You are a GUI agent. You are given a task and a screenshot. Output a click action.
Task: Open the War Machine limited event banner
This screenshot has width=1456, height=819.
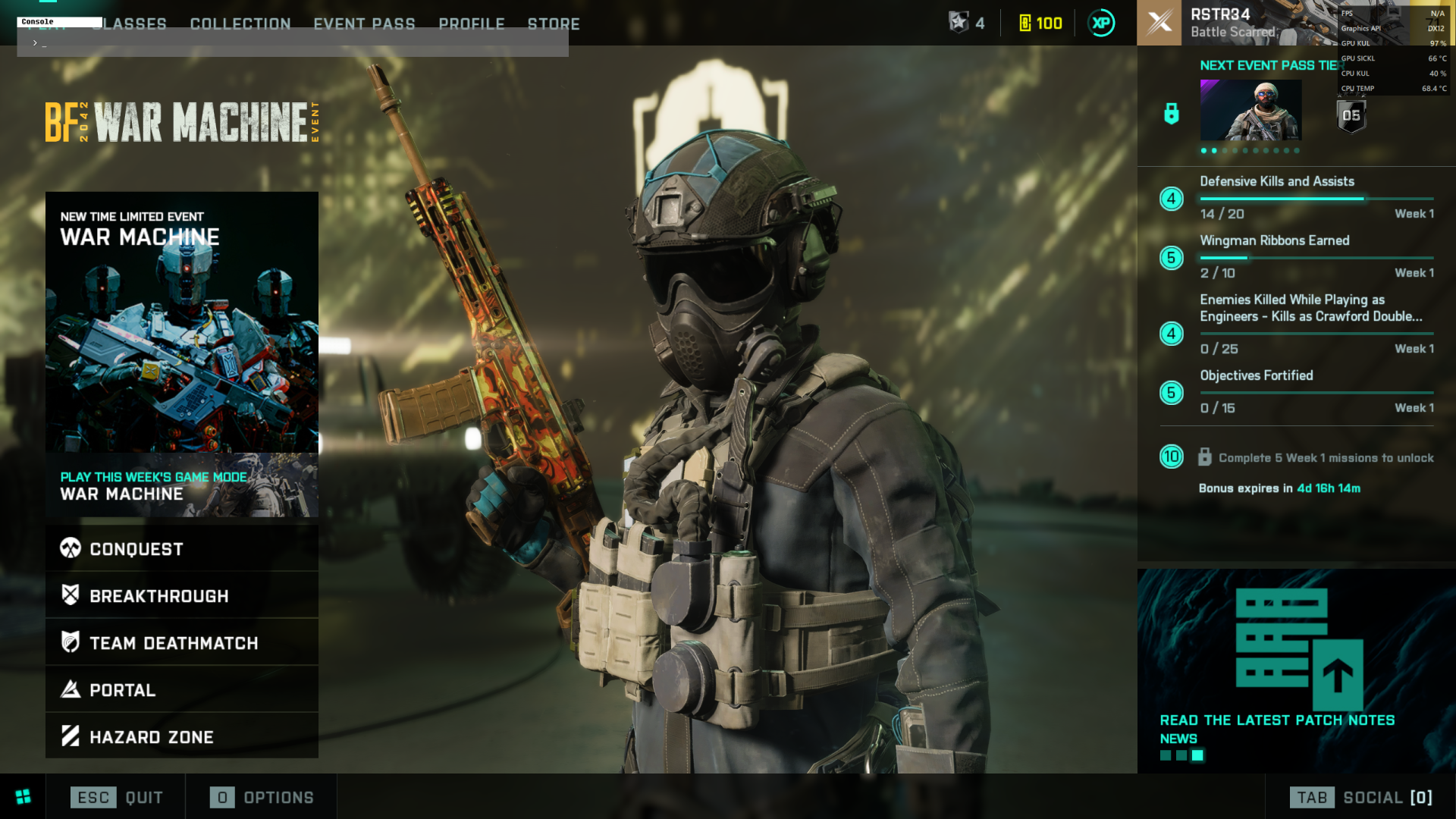click(182, 322)
